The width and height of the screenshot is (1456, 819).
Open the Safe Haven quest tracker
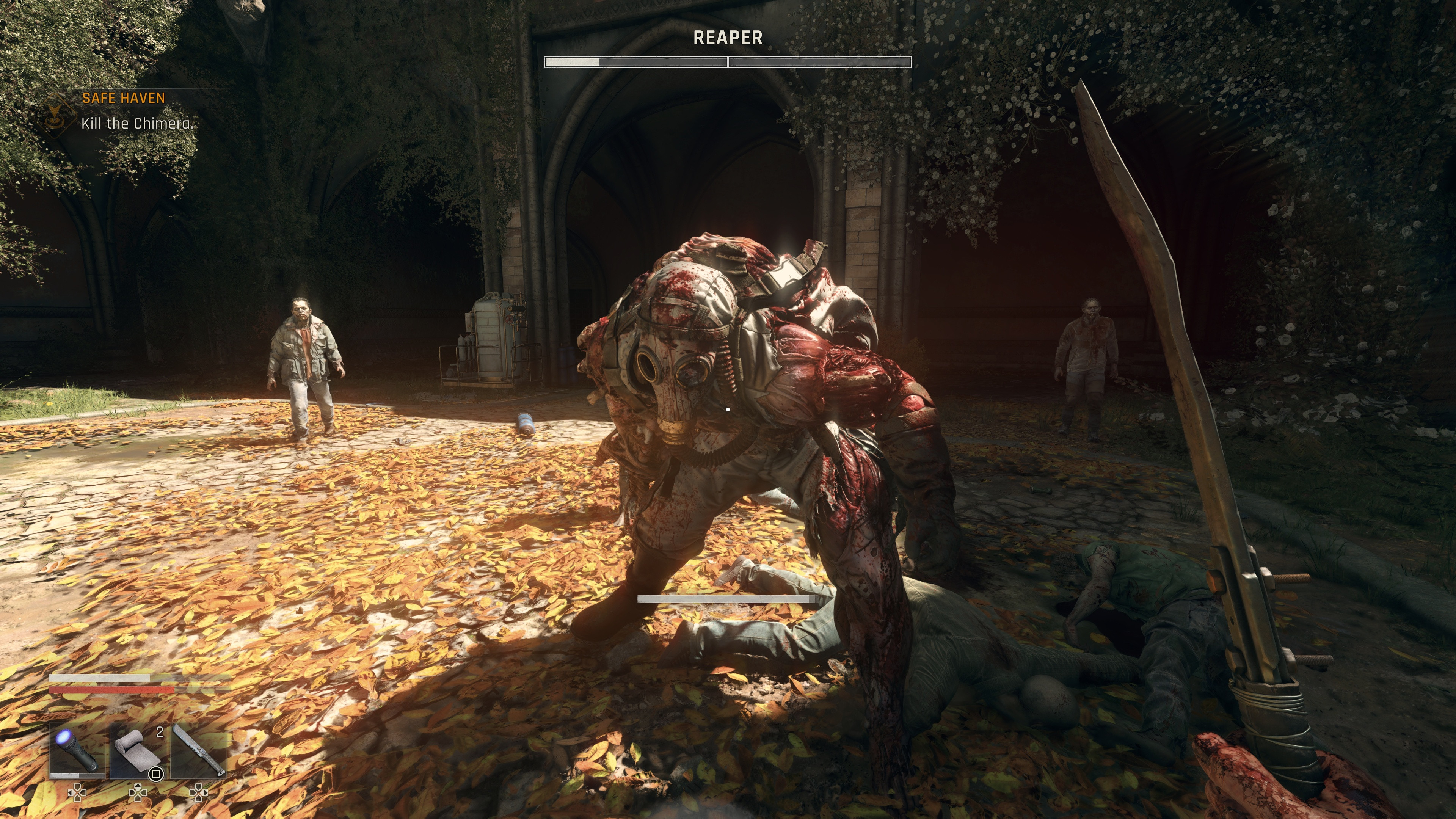click(124, 98)
